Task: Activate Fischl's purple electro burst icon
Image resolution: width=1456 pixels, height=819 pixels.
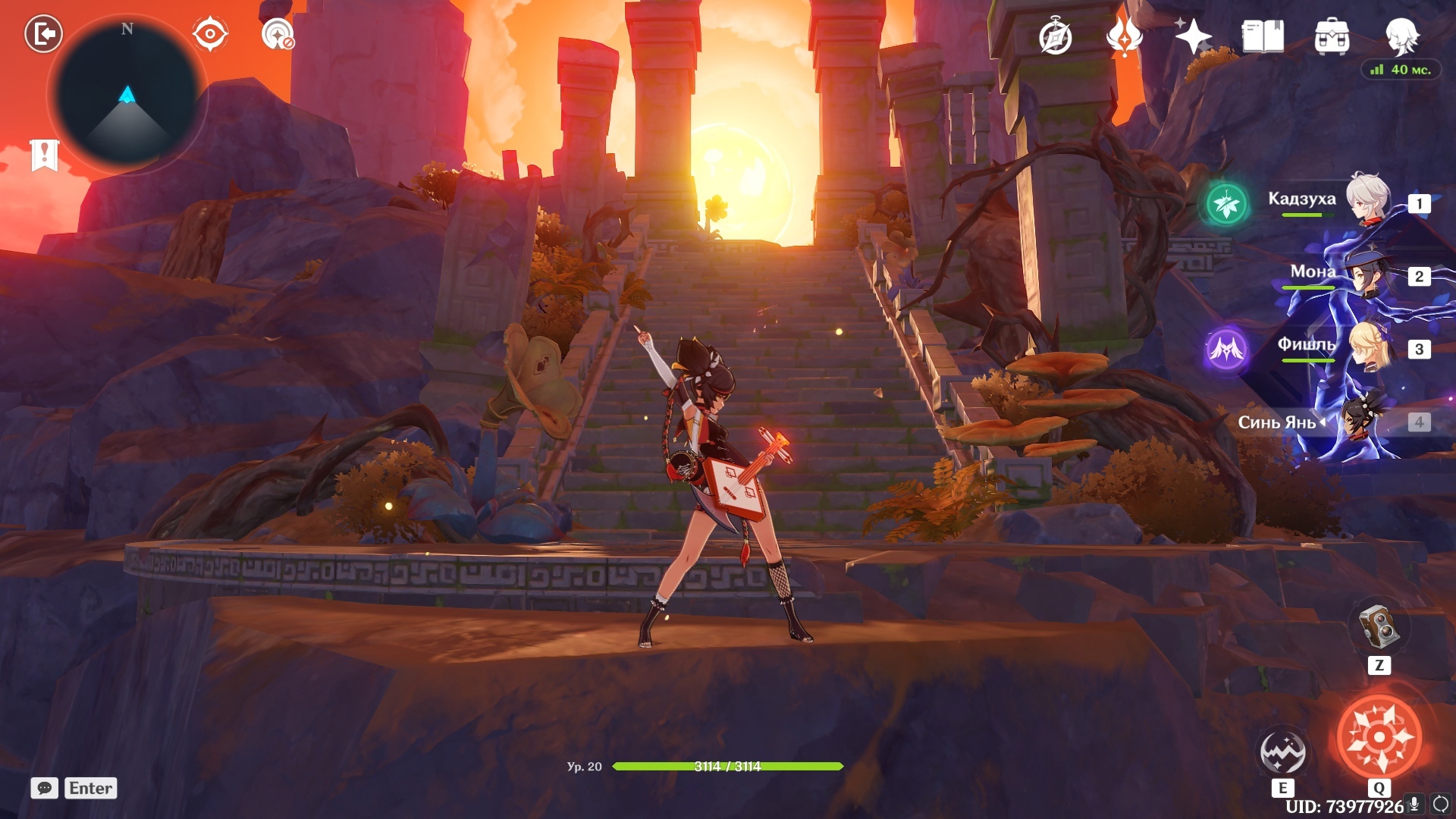Action: [1226, 349]
